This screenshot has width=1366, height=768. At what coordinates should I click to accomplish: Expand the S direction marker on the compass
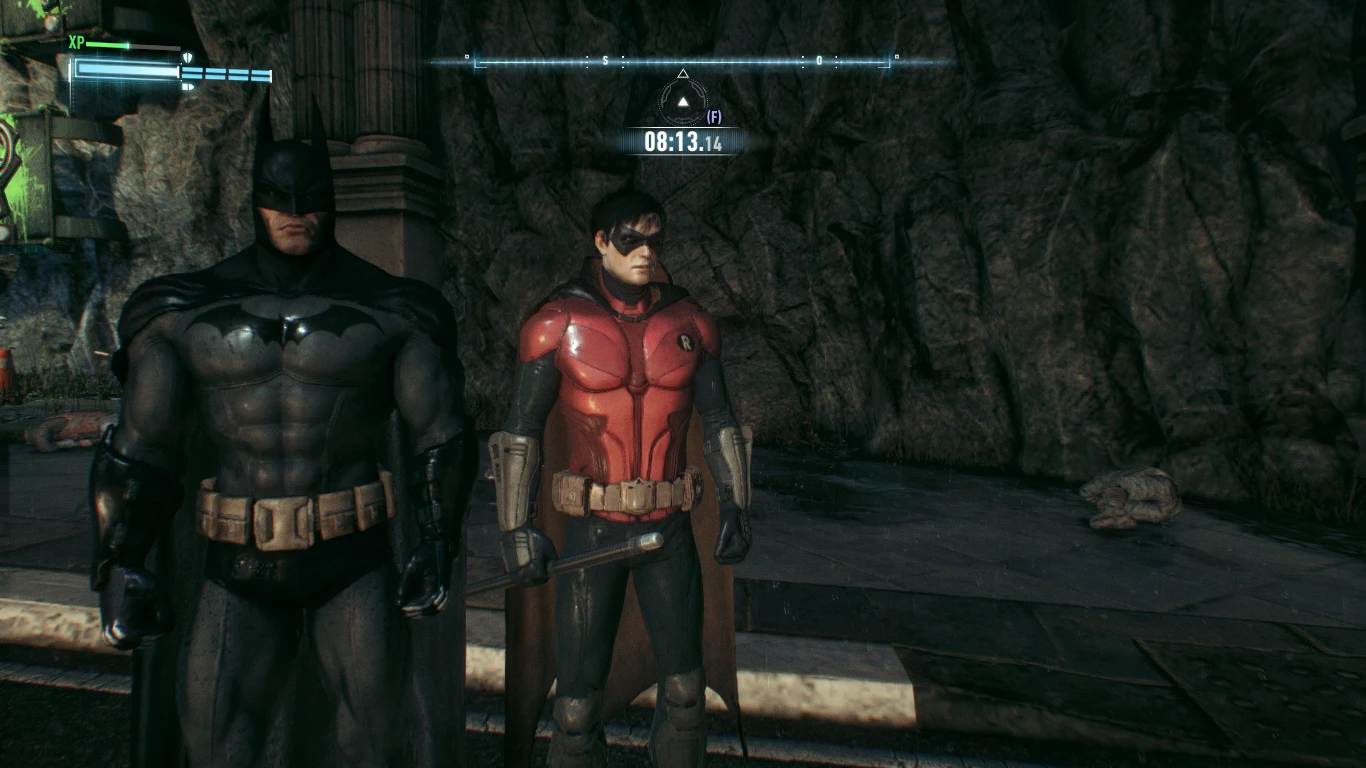(x=605, y=59)
